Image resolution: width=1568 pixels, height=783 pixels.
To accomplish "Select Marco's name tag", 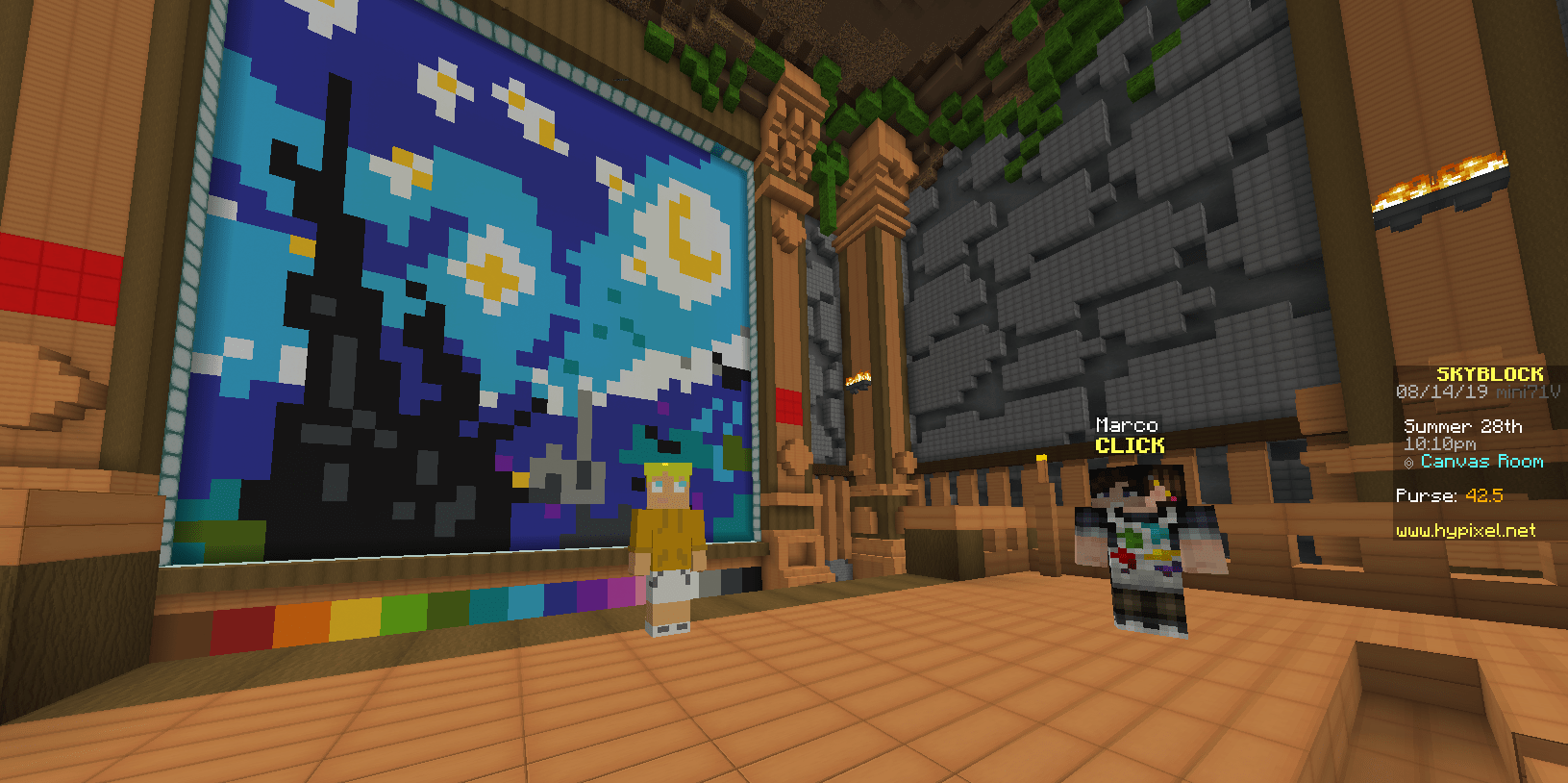I will point(1128,424).
